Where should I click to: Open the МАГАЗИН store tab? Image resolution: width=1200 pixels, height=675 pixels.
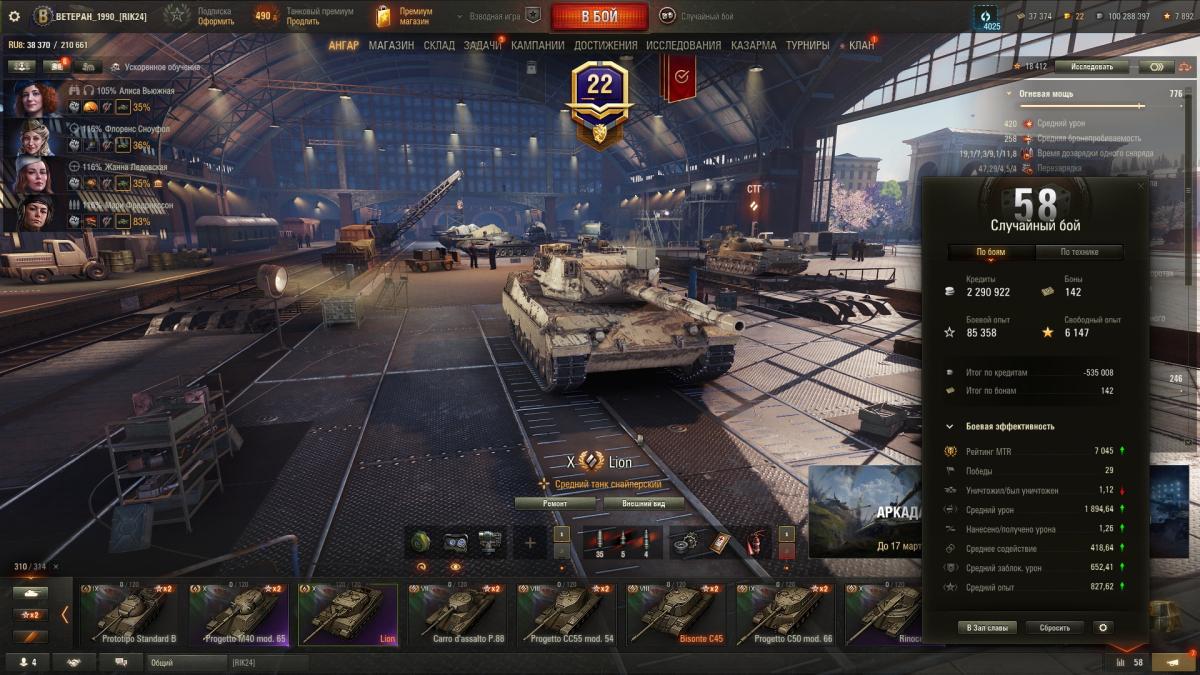coord(391,45)
